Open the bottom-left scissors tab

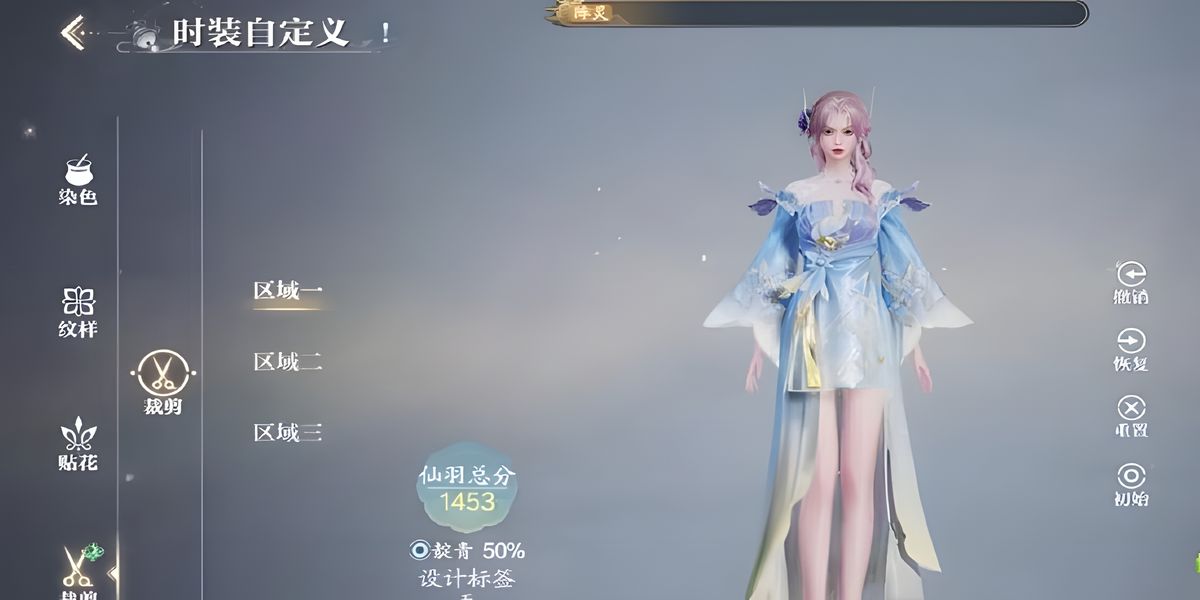(78, 572)
